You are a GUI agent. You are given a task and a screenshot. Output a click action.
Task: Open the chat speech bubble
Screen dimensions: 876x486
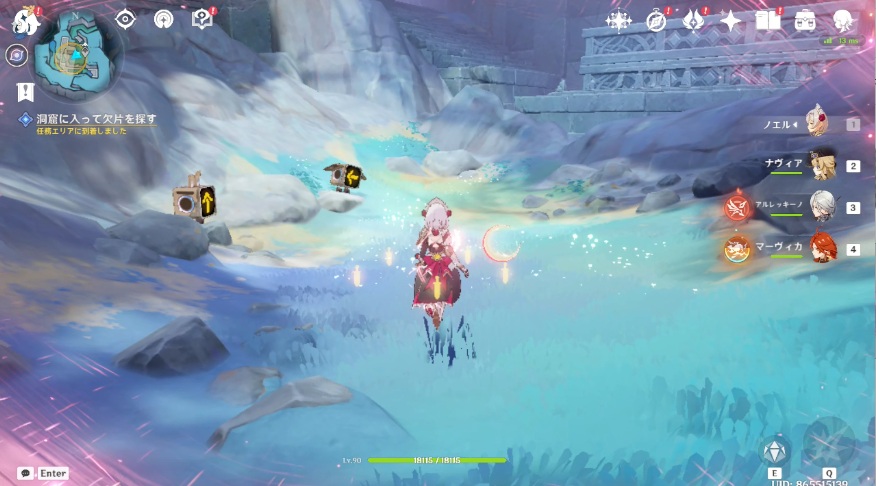[x=25, y=473]
